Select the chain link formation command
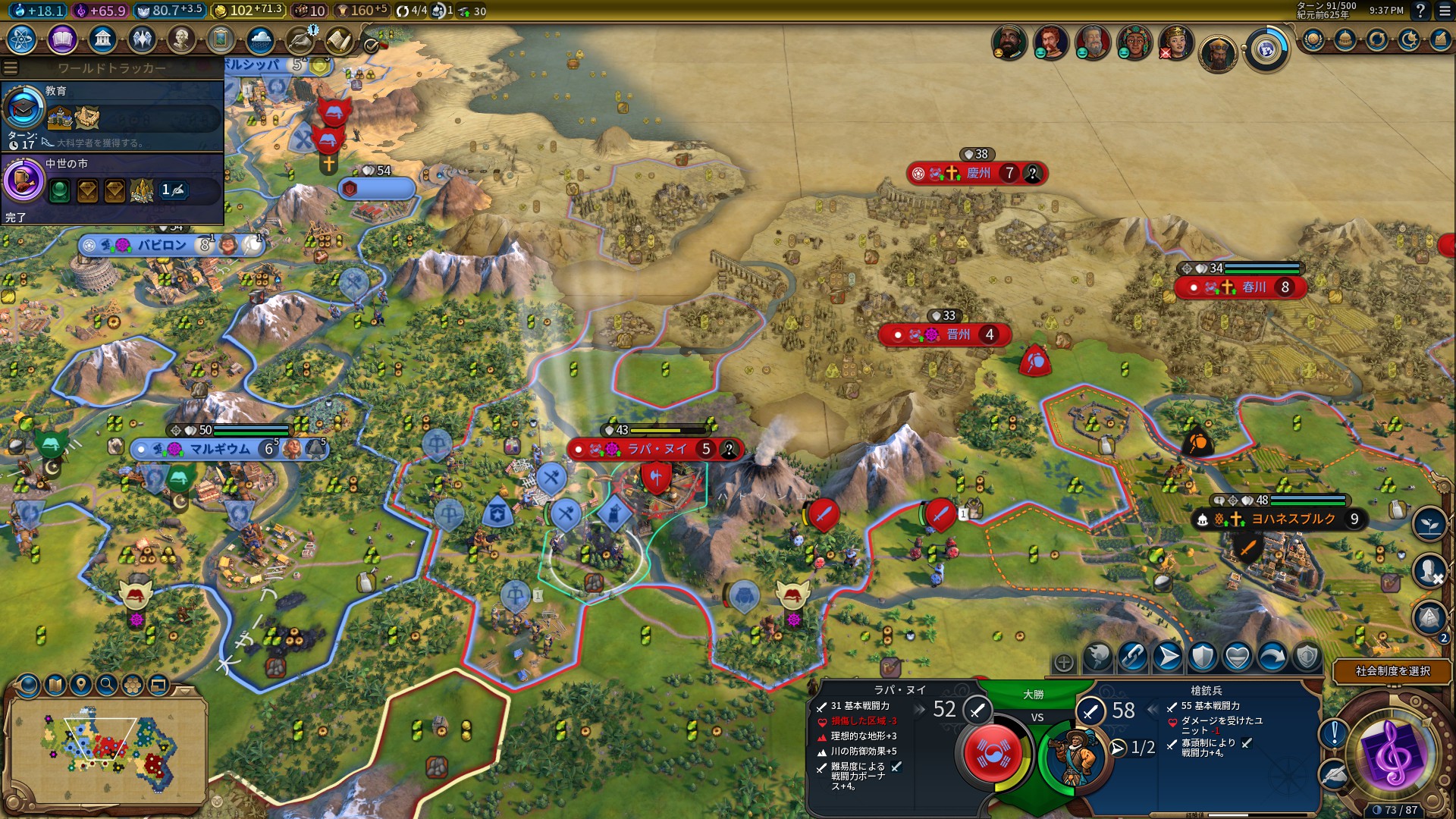 click(1132, 657)
